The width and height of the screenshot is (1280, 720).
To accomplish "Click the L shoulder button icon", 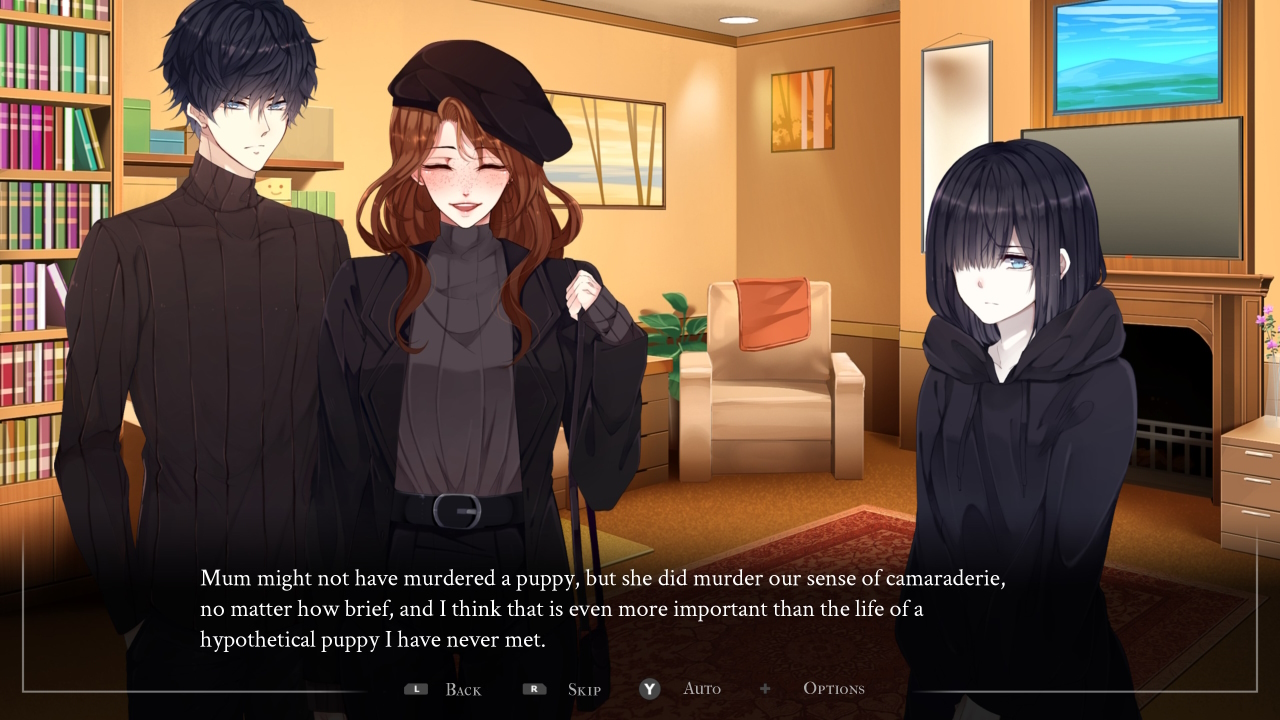I will tap(416, 688).
